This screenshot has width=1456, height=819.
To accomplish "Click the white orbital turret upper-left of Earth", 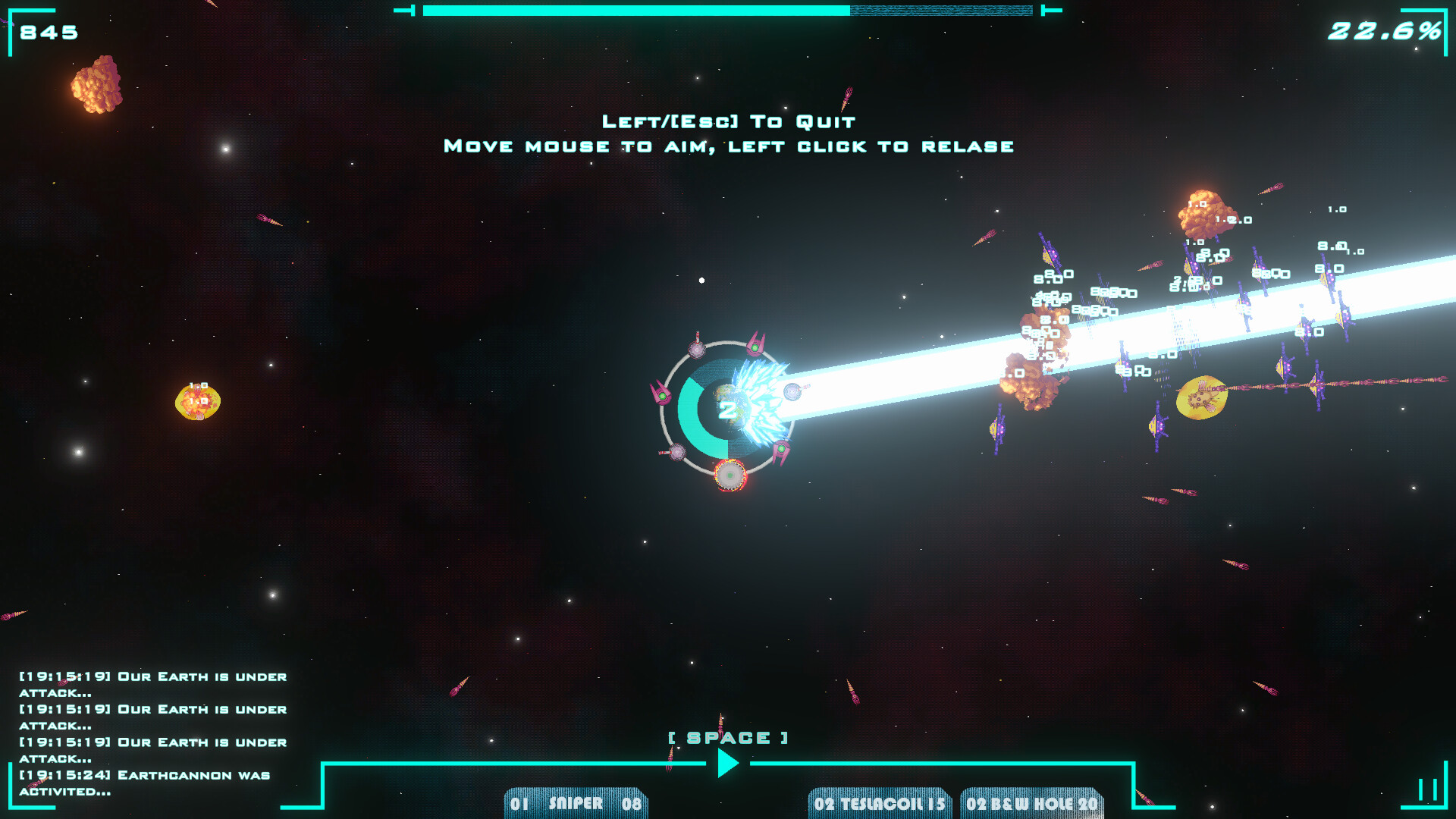I will tap(697, 350).
